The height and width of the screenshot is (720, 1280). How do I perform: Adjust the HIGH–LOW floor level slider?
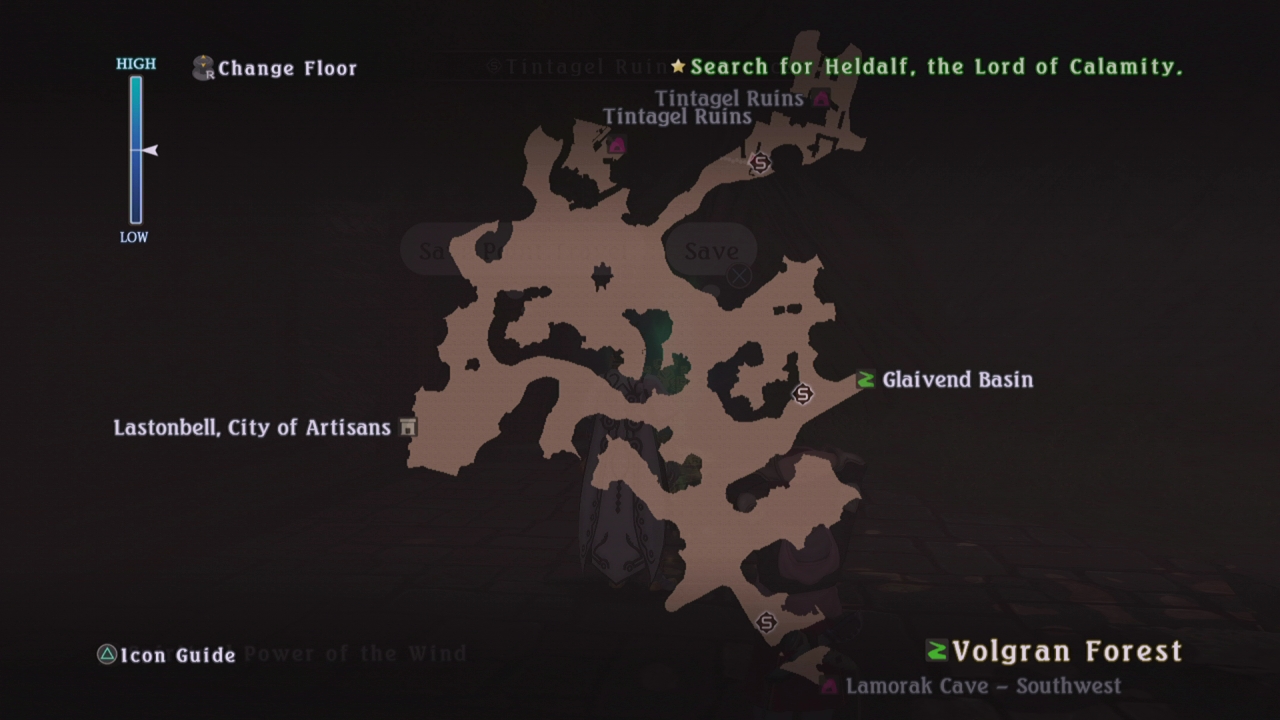[x=136, y=150]
